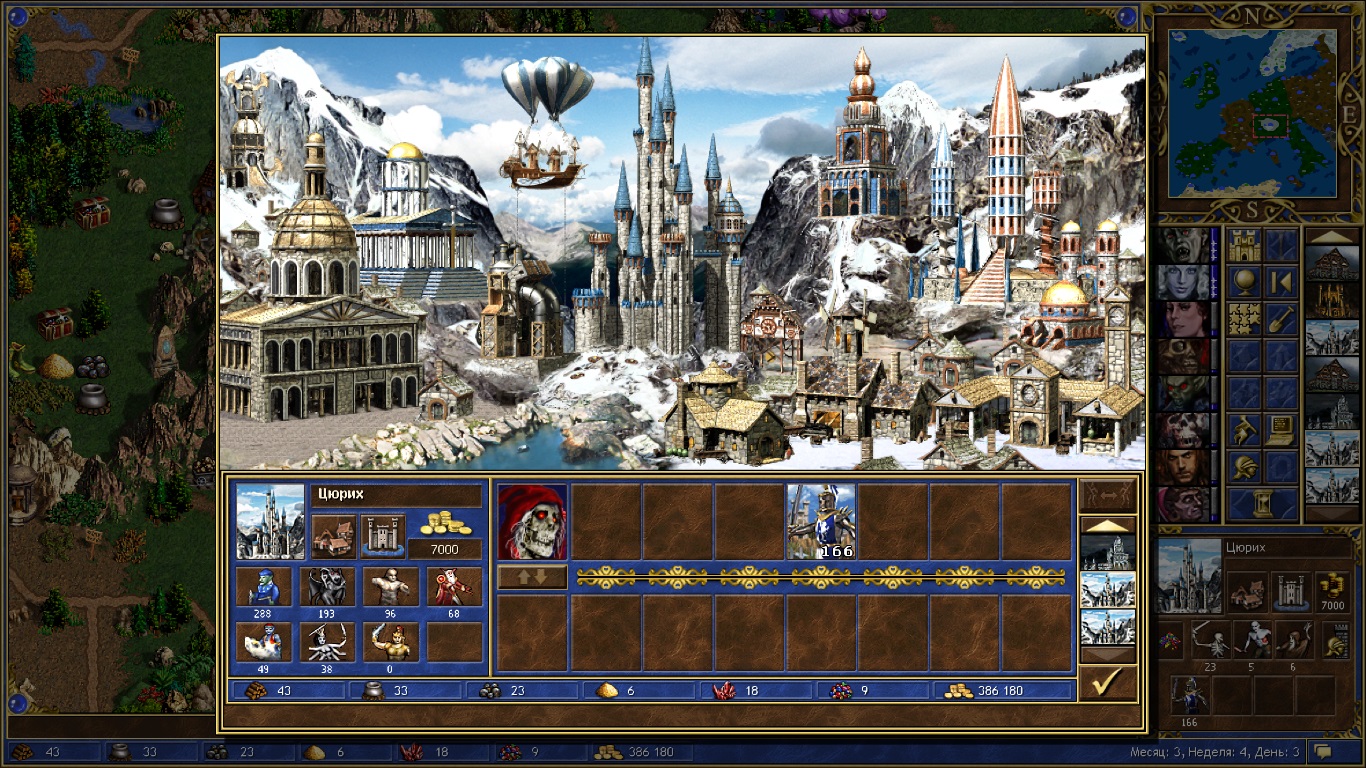Click the split-stack button above the town list
Screen dimensions: 1366x768
click(1107, 496)
